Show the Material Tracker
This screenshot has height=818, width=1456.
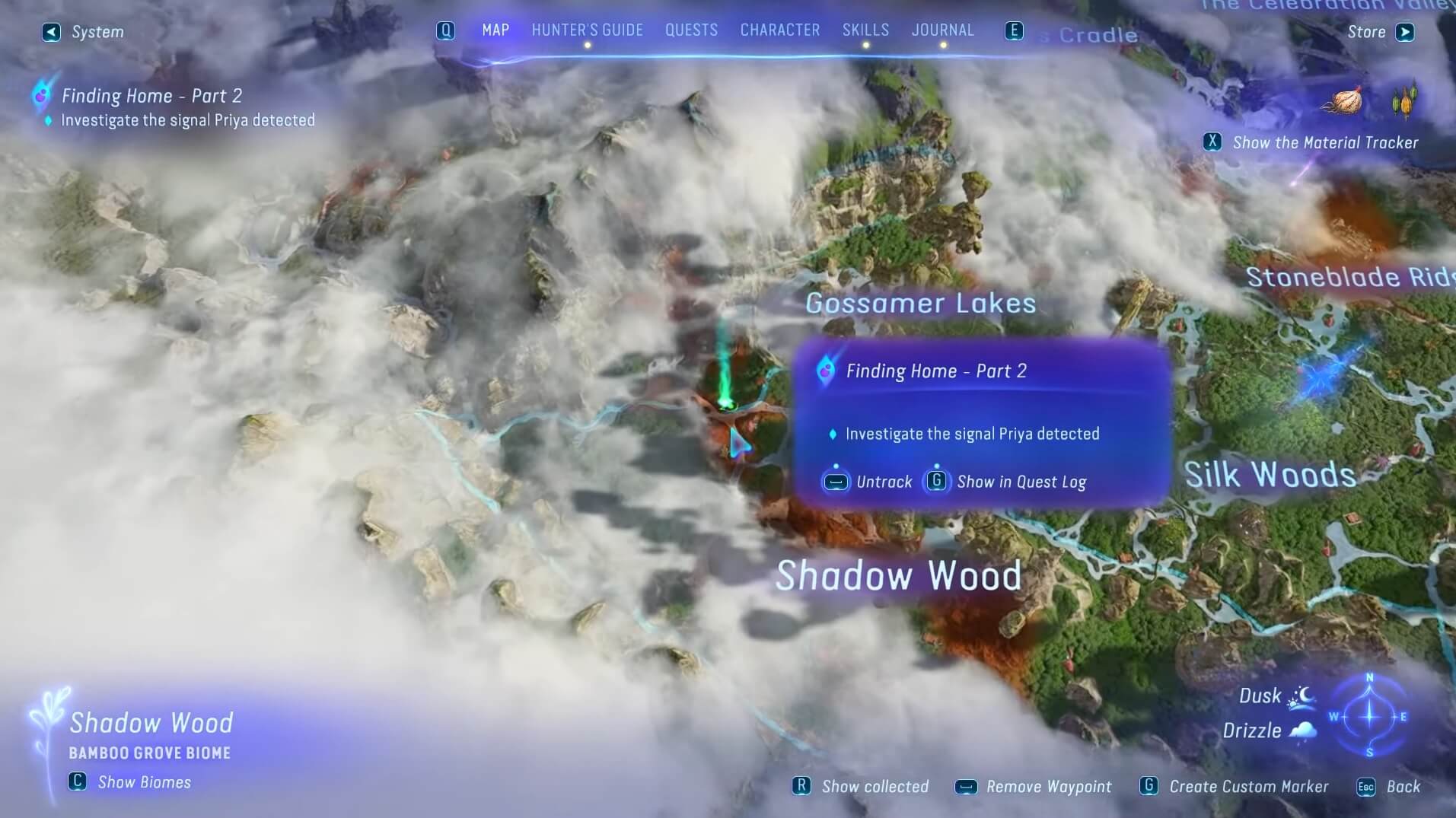pyautogui.click(x=1213, y=142)
